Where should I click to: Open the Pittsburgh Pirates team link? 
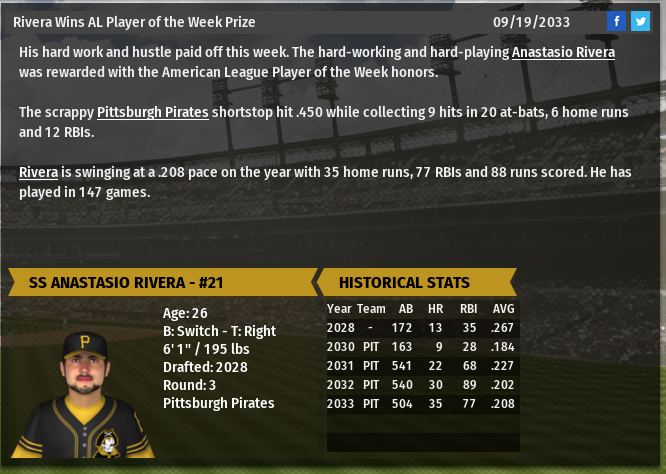(x=152, y=112)
